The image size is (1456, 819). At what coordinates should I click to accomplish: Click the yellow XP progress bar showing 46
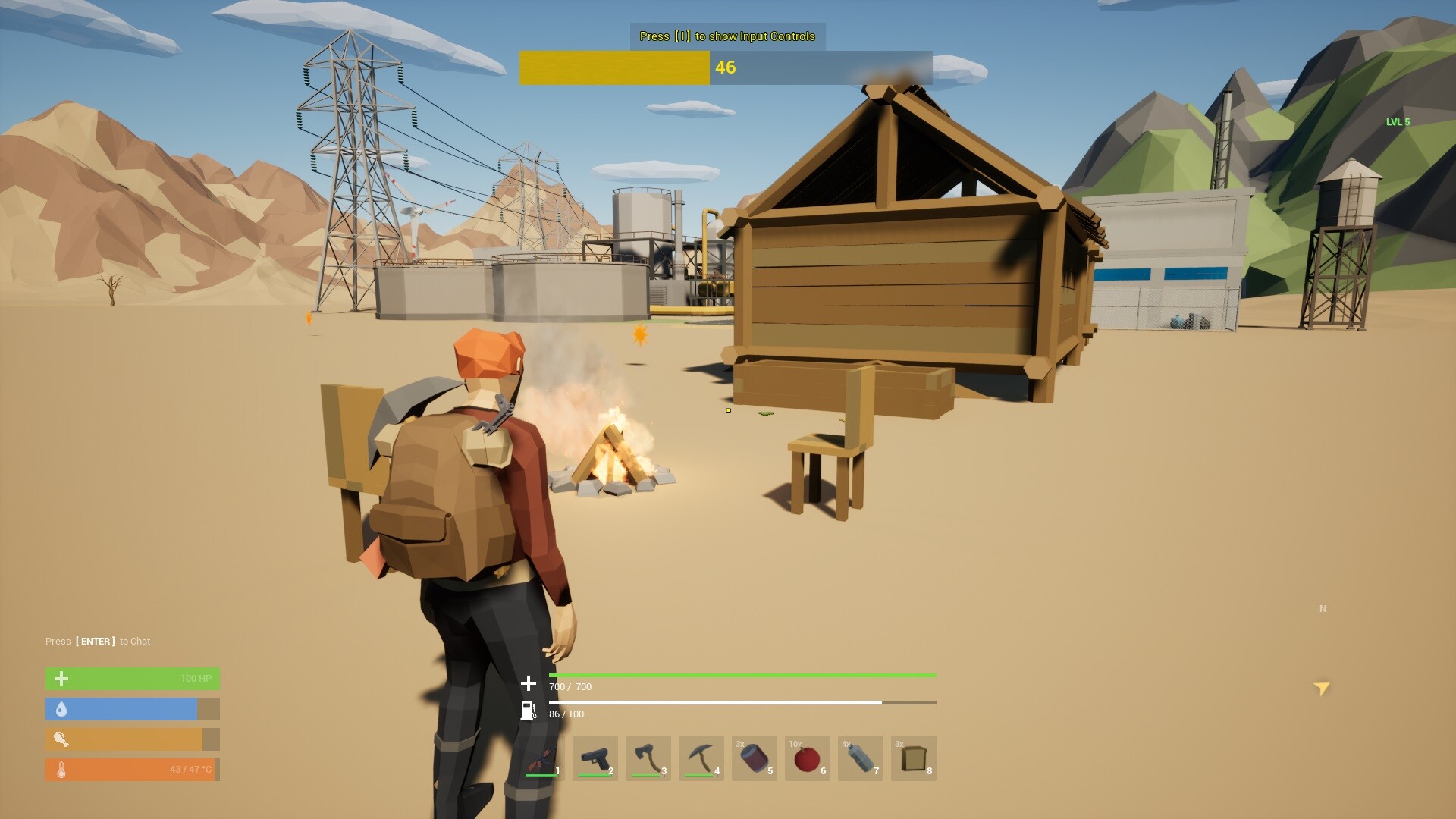click(615, 67)
